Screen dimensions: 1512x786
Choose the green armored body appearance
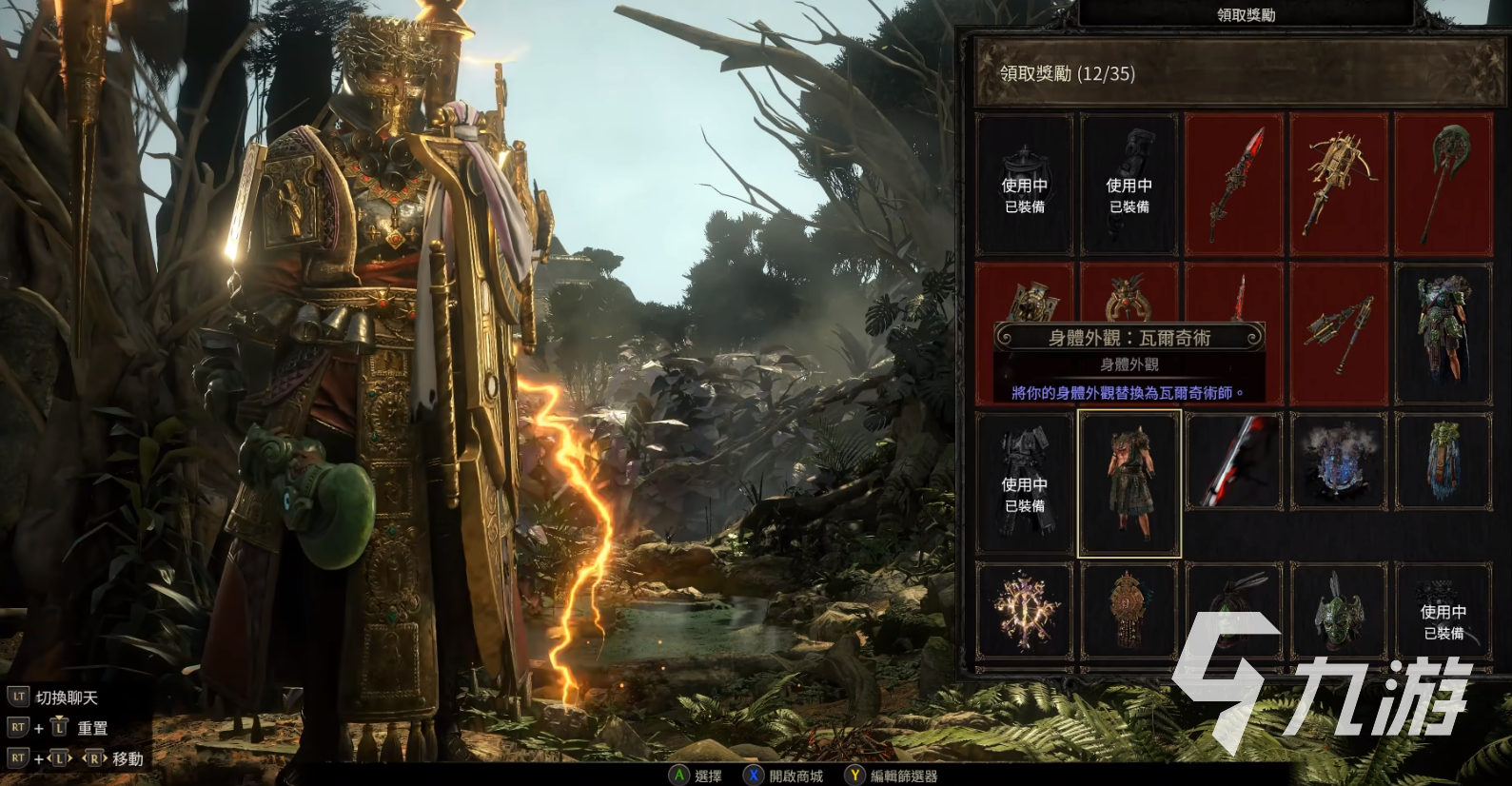[1443, 333]
